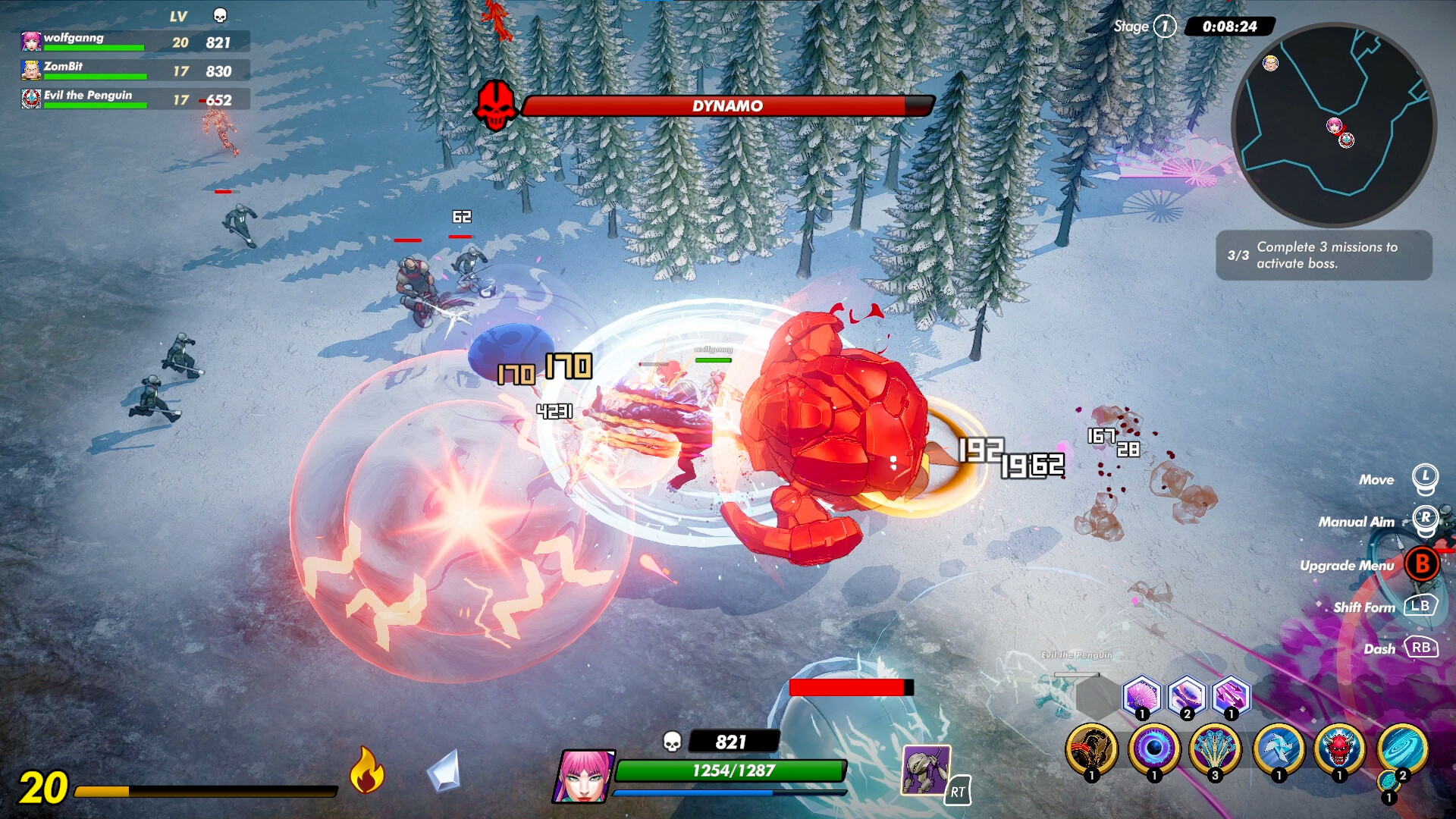1456x819 pixels.
Task: Click the red skull icon beside DYNAMO's name
Action: point(495,106)
